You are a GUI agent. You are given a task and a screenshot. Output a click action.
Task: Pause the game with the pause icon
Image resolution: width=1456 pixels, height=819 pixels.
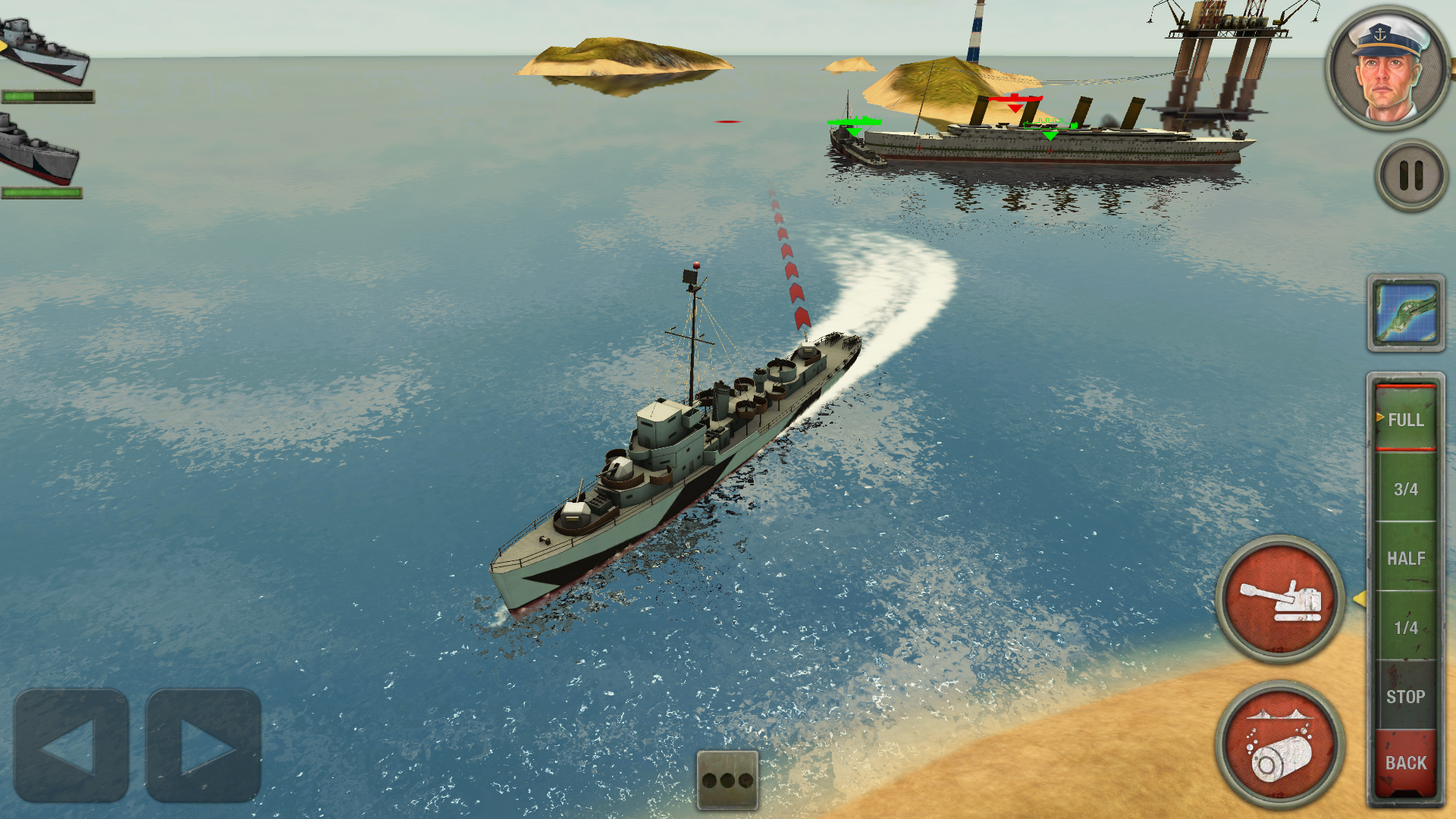(x=1409, y=173)
